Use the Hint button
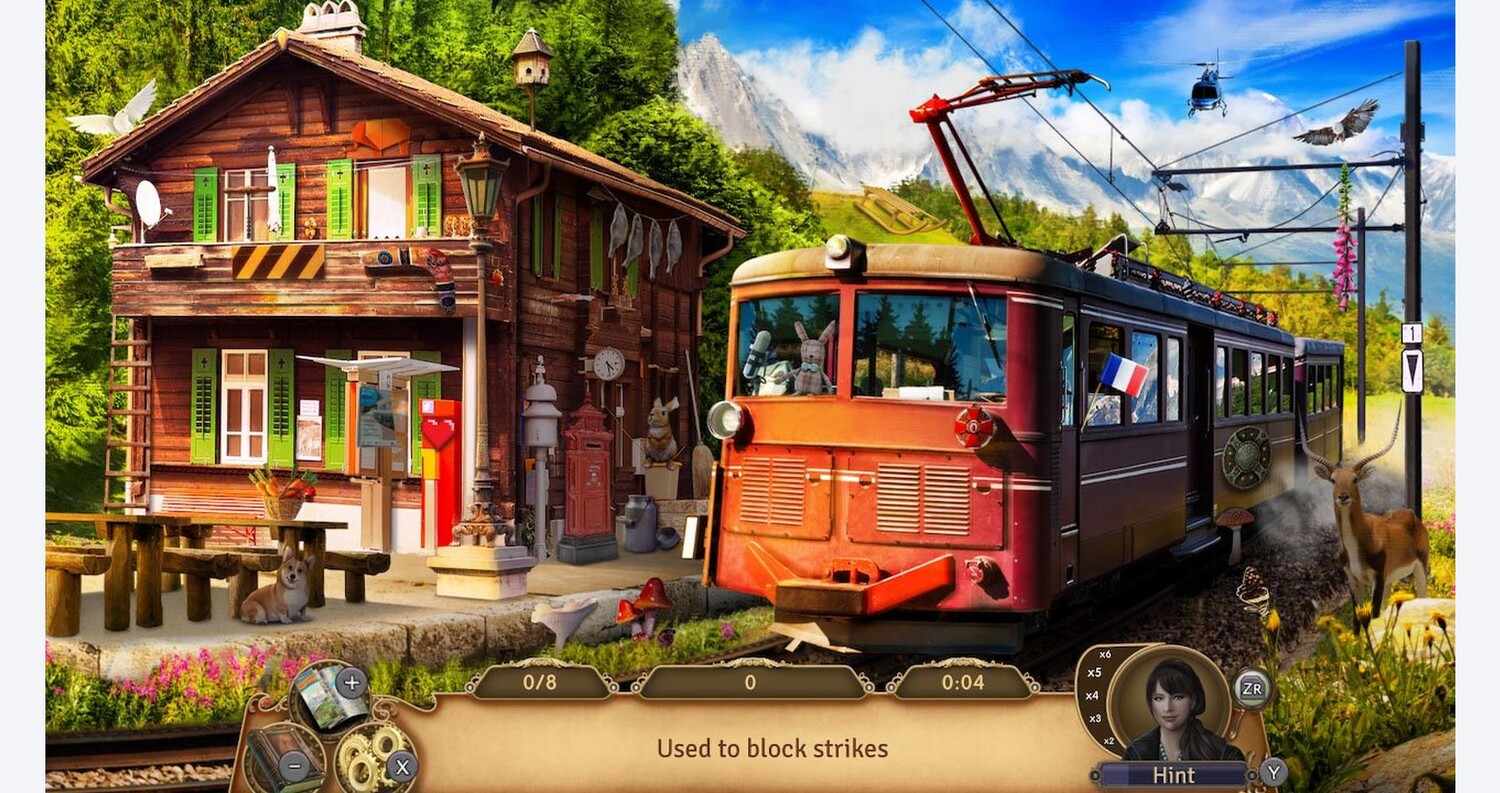The width and height of the screenshot is (1500, 793). pyautogui.click(x=1173, y=775)
